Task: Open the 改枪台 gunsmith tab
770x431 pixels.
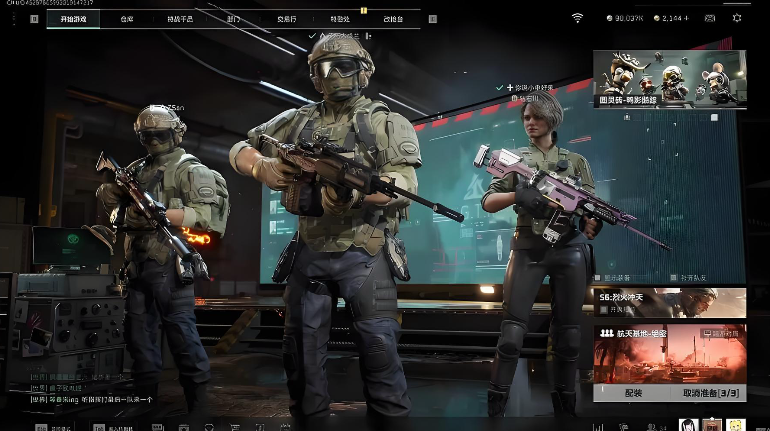Action: click(x=394, y=19)
